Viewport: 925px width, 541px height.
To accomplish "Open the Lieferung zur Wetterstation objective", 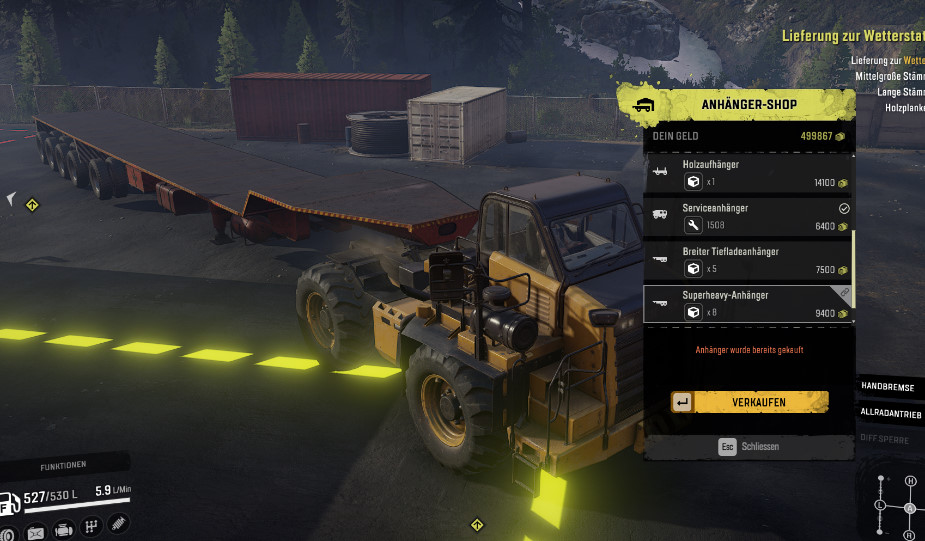I will click(x=852, y=36).
